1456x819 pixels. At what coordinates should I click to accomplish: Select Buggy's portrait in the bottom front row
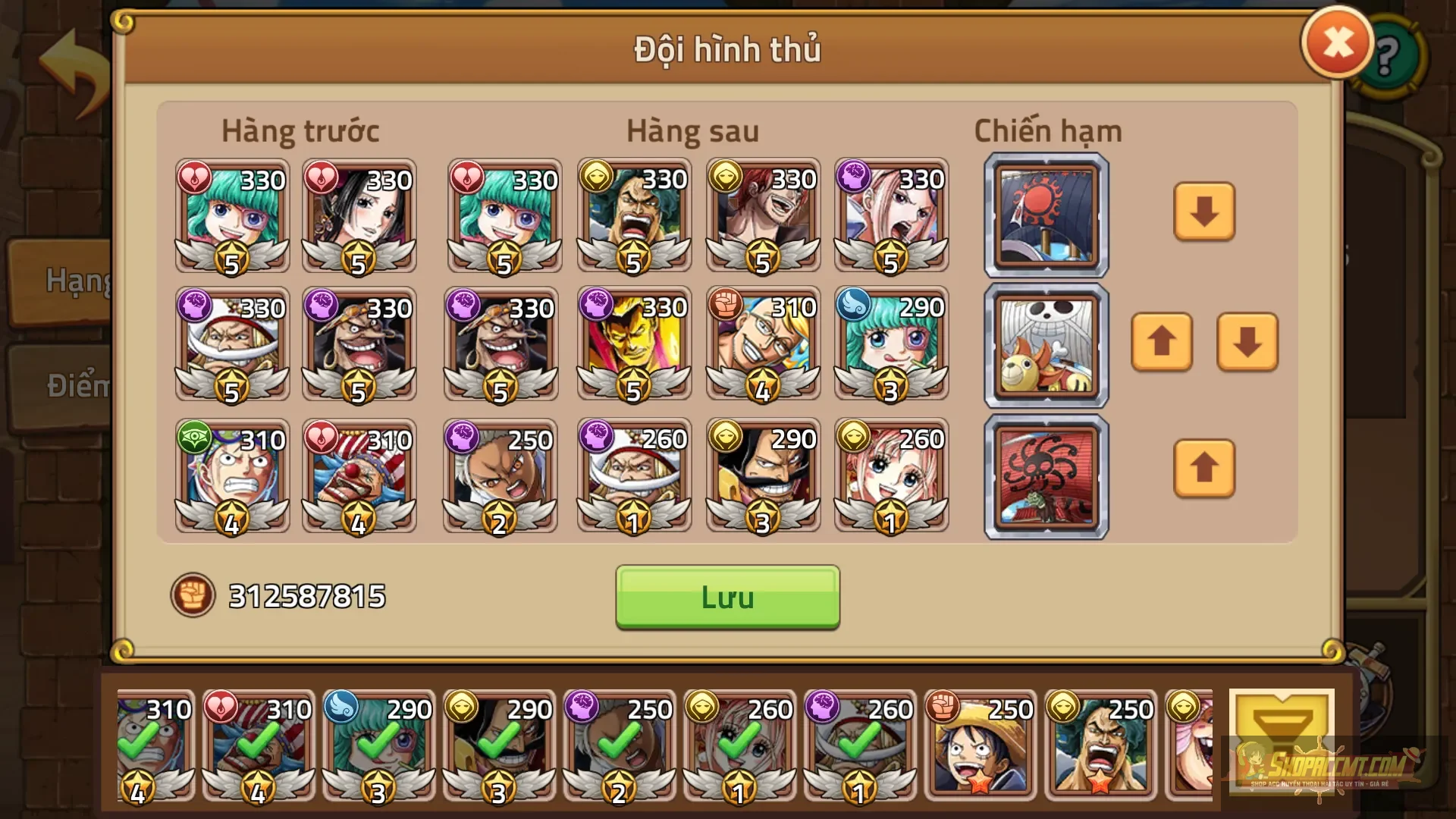(x=360, y=474)
